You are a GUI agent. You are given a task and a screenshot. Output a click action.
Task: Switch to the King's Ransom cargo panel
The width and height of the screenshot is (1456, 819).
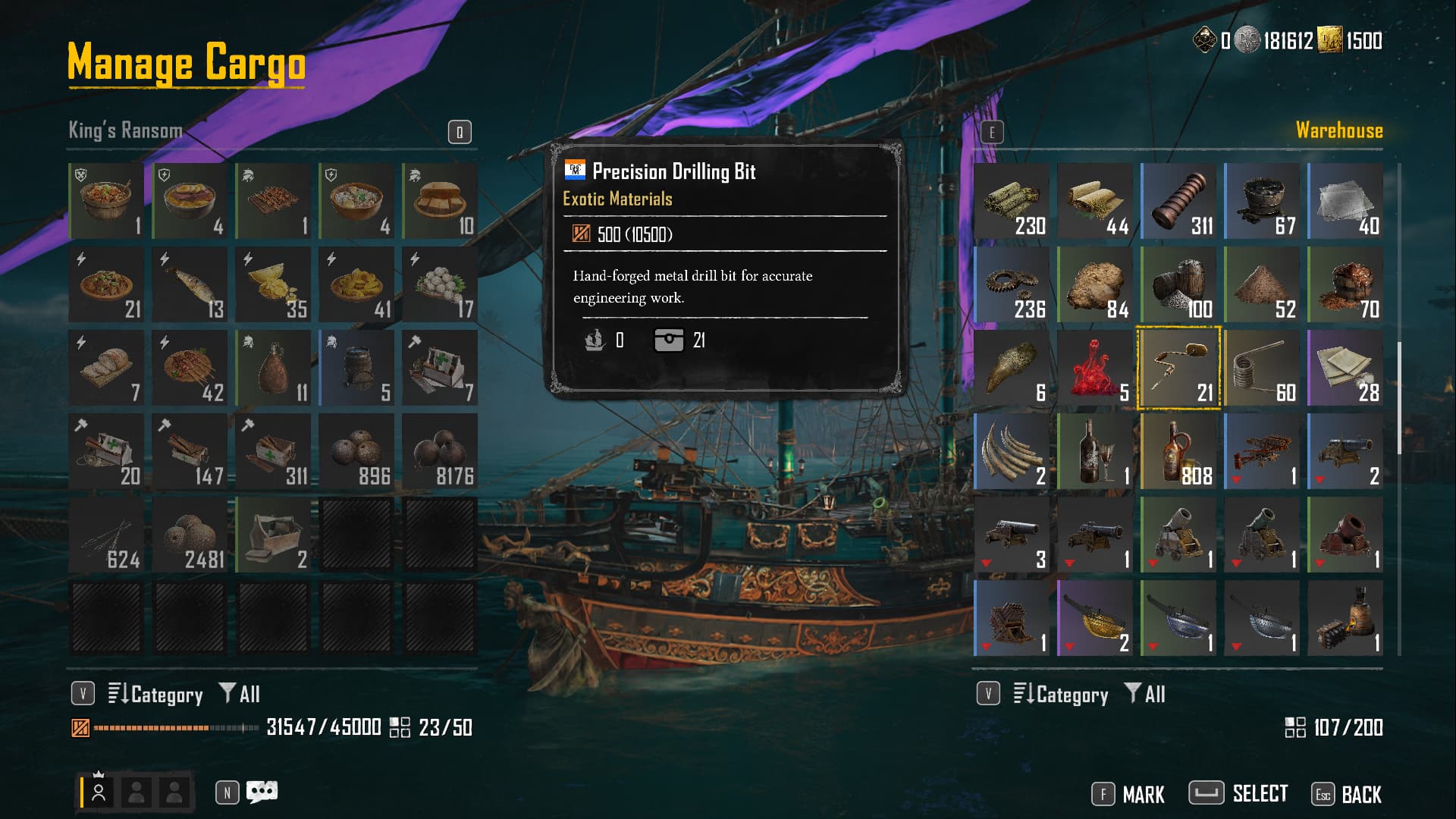point(126,130)
